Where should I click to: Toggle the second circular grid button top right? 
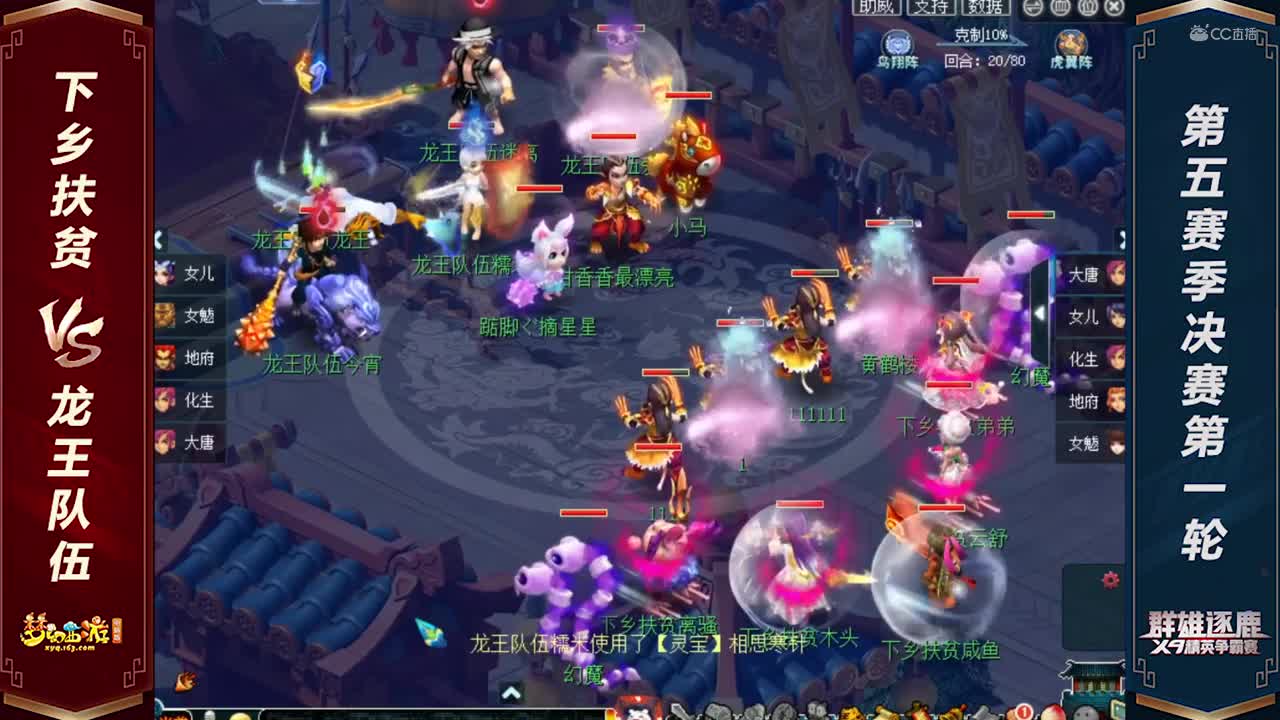click(x=1089, y=8)
